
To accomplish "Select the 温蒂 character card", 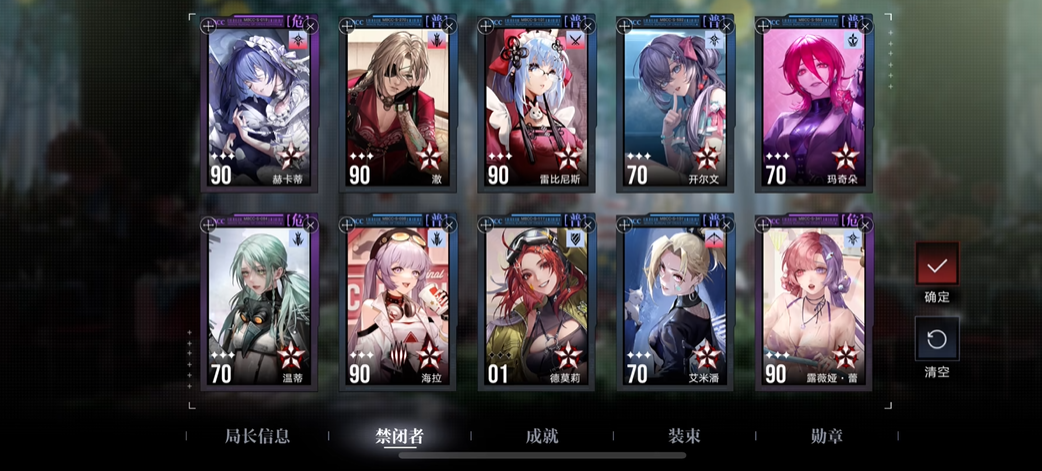I will coord(259,305).
